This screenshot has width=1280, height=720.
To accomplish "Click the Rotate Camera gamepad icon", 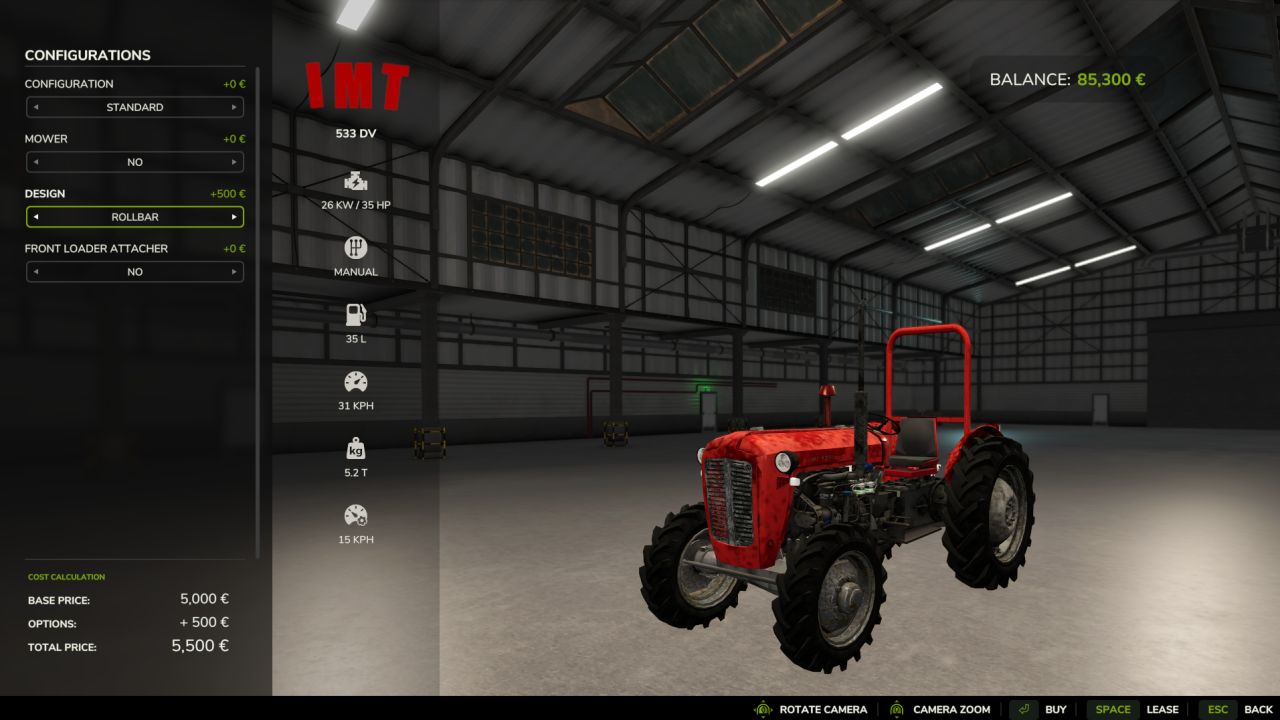I will coord(762,708).
